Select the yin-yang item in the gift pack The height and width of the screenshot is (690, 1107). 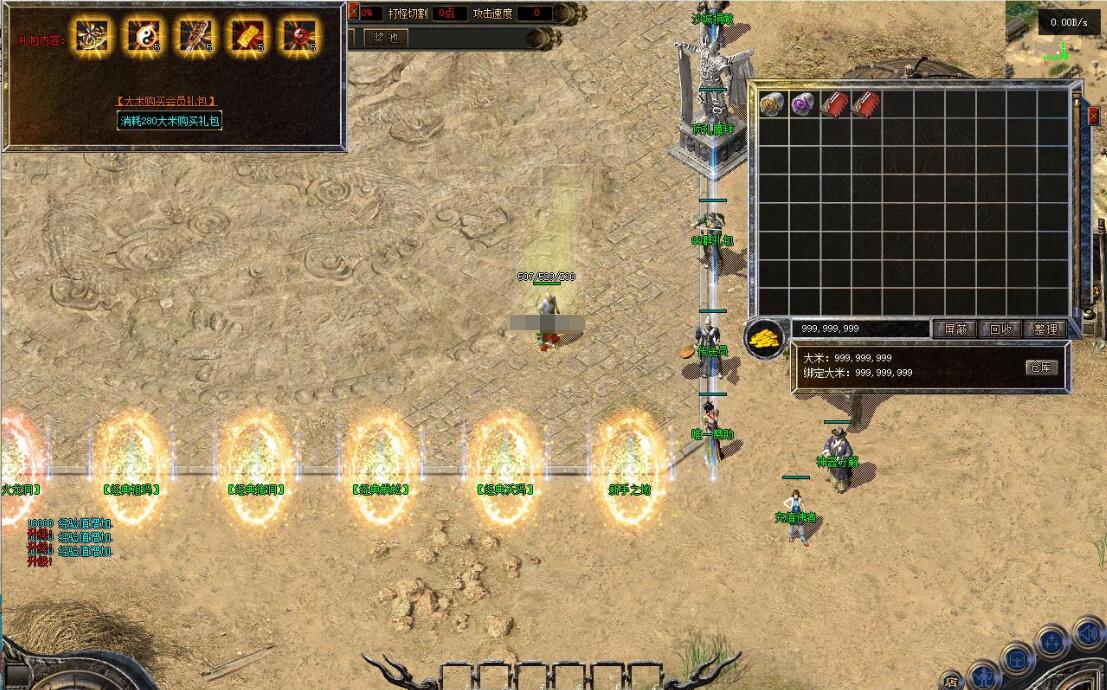coord(142,36)
